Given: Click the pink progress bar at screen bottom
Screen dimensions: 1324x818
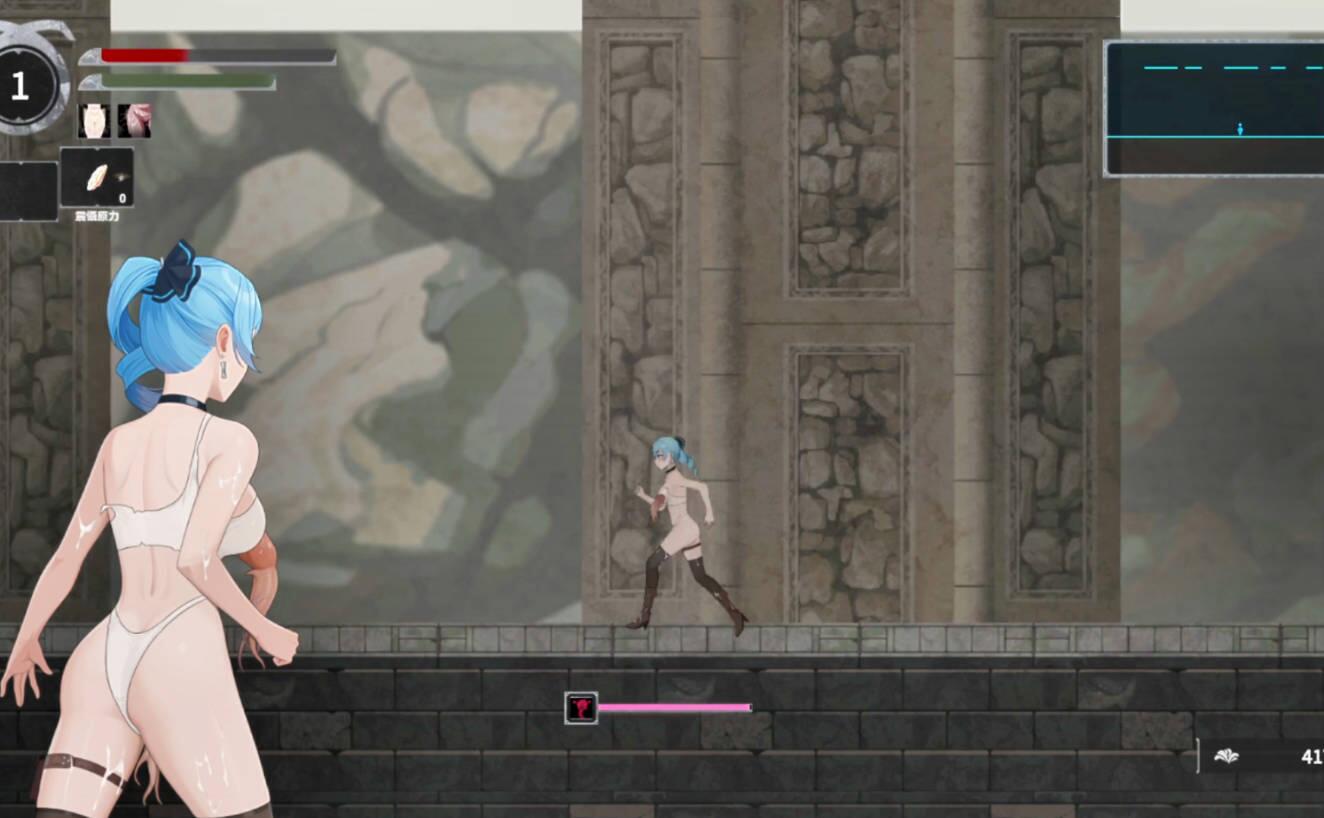Looking at the screenshot, I should tap(675, 706).
